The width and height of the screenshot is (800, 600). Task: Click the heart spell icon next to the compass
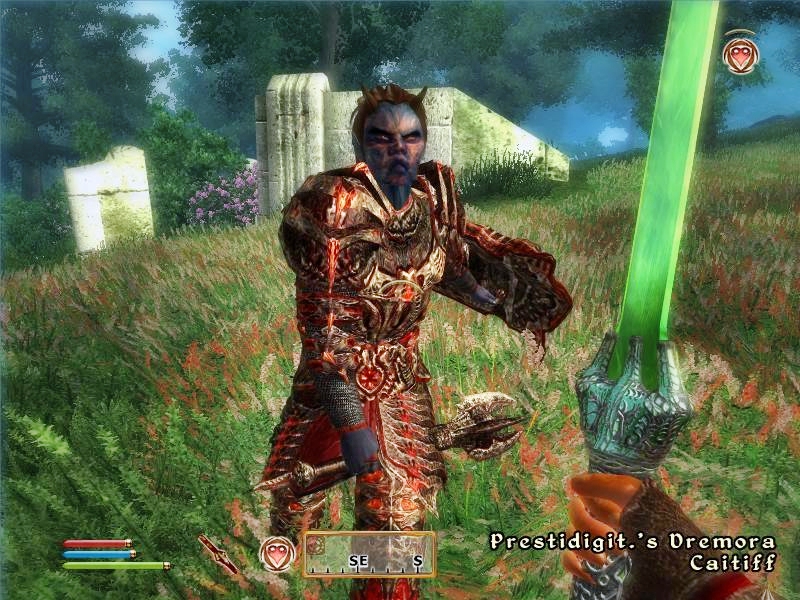pos(277,553)
